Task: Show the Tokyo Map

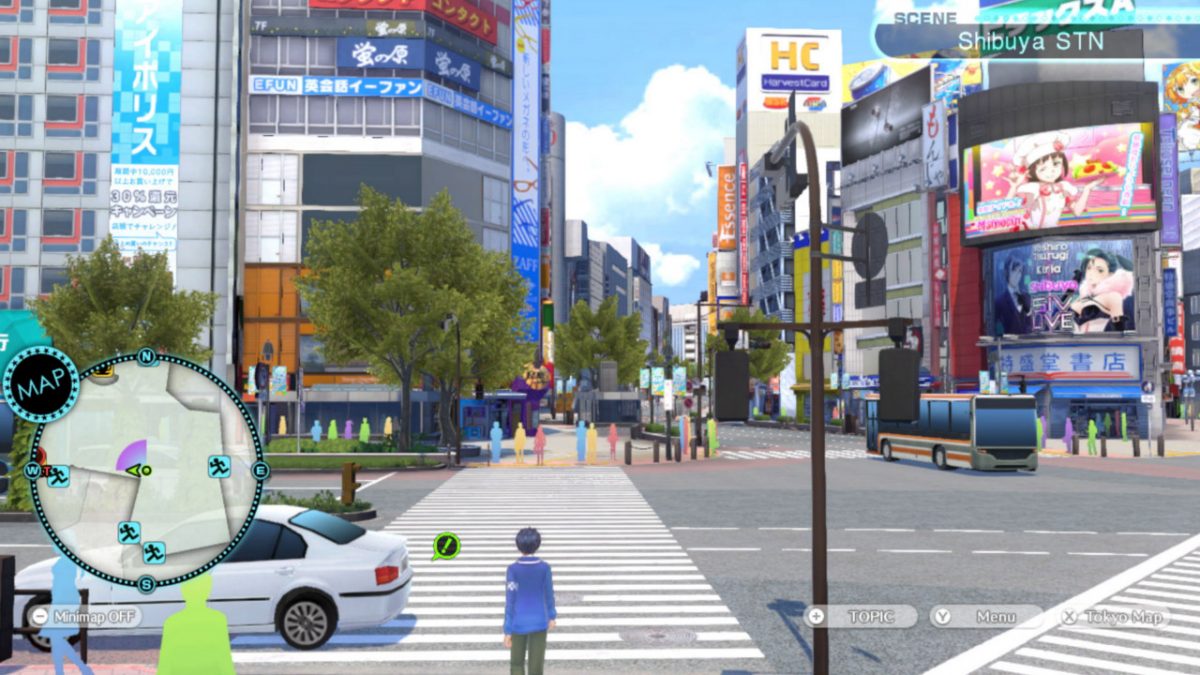Action: [x=1113, y=616]
